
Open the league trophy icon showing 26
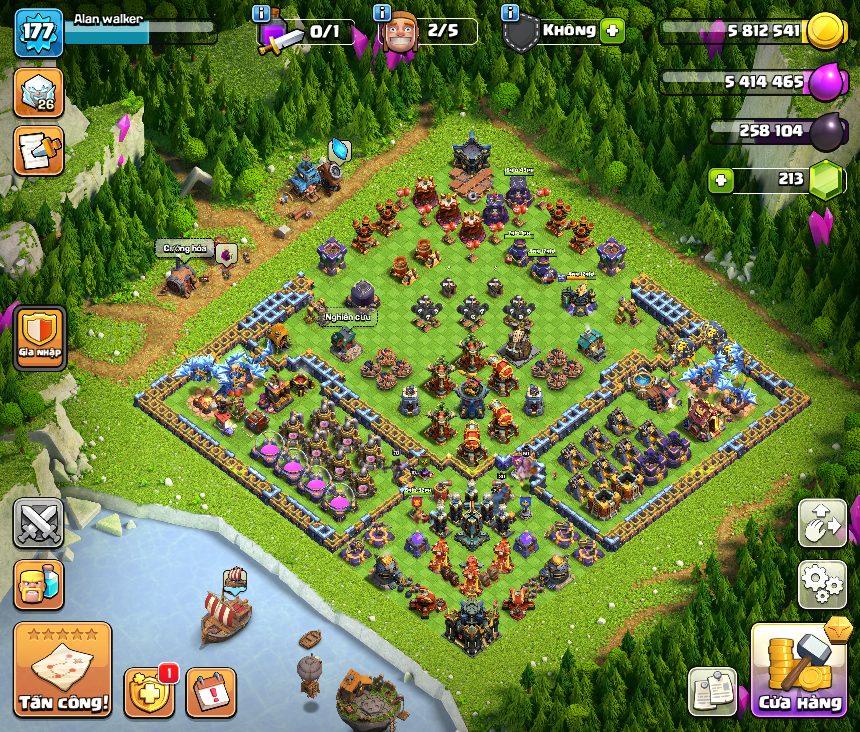click(38, 94)
